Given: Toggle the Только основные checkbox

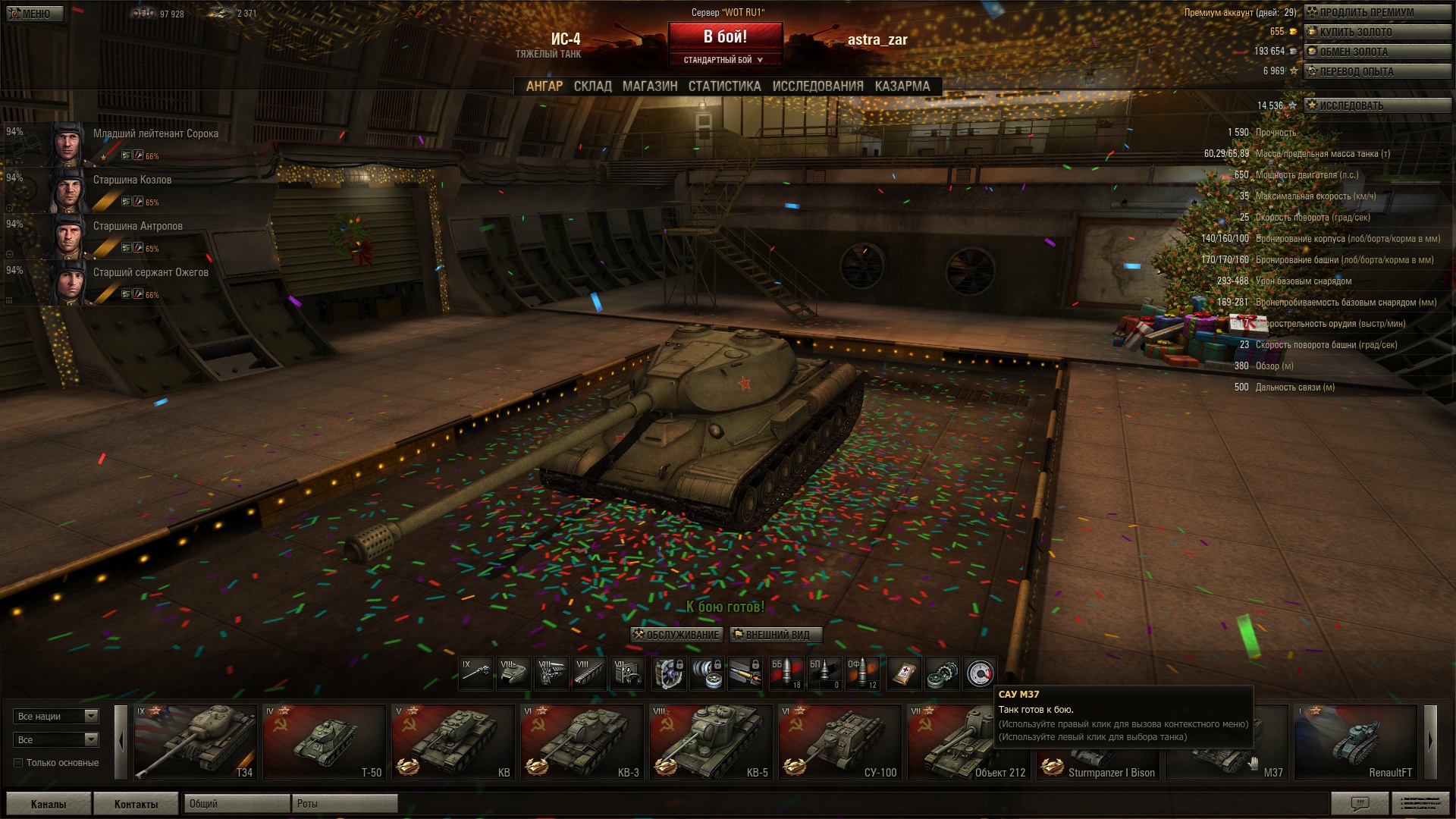Looking at the screenshot, I should tap(18, 763).
